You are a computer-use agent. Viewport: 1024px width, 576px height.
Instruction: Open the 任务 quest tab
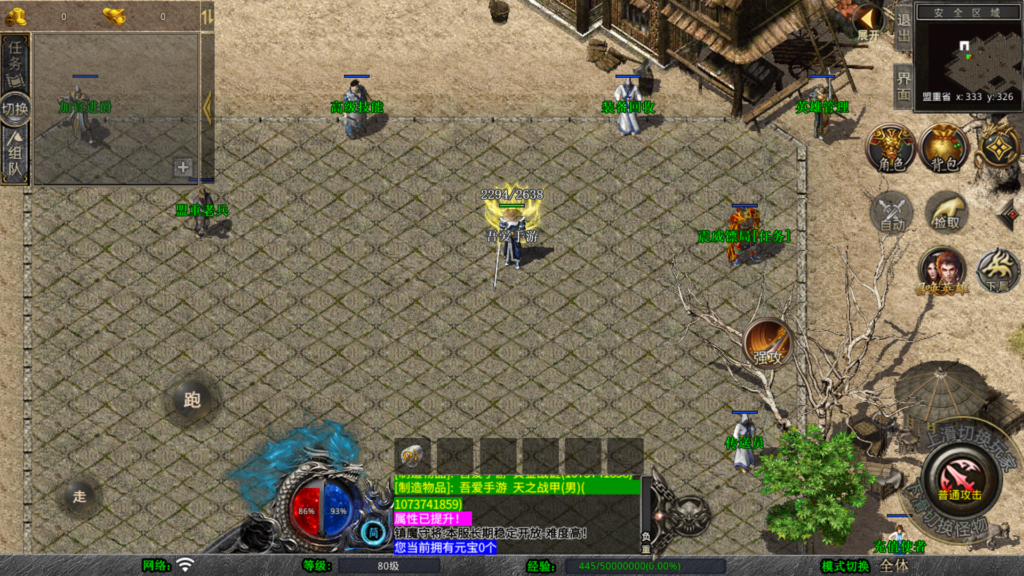[15, 62]
